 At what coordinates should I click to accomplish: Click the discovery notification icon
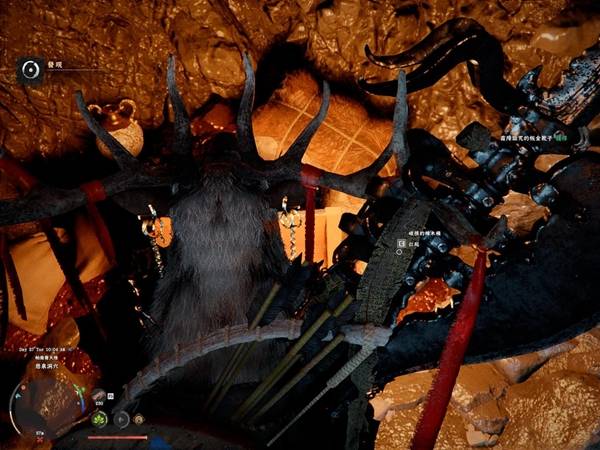[x=31, y=68]
